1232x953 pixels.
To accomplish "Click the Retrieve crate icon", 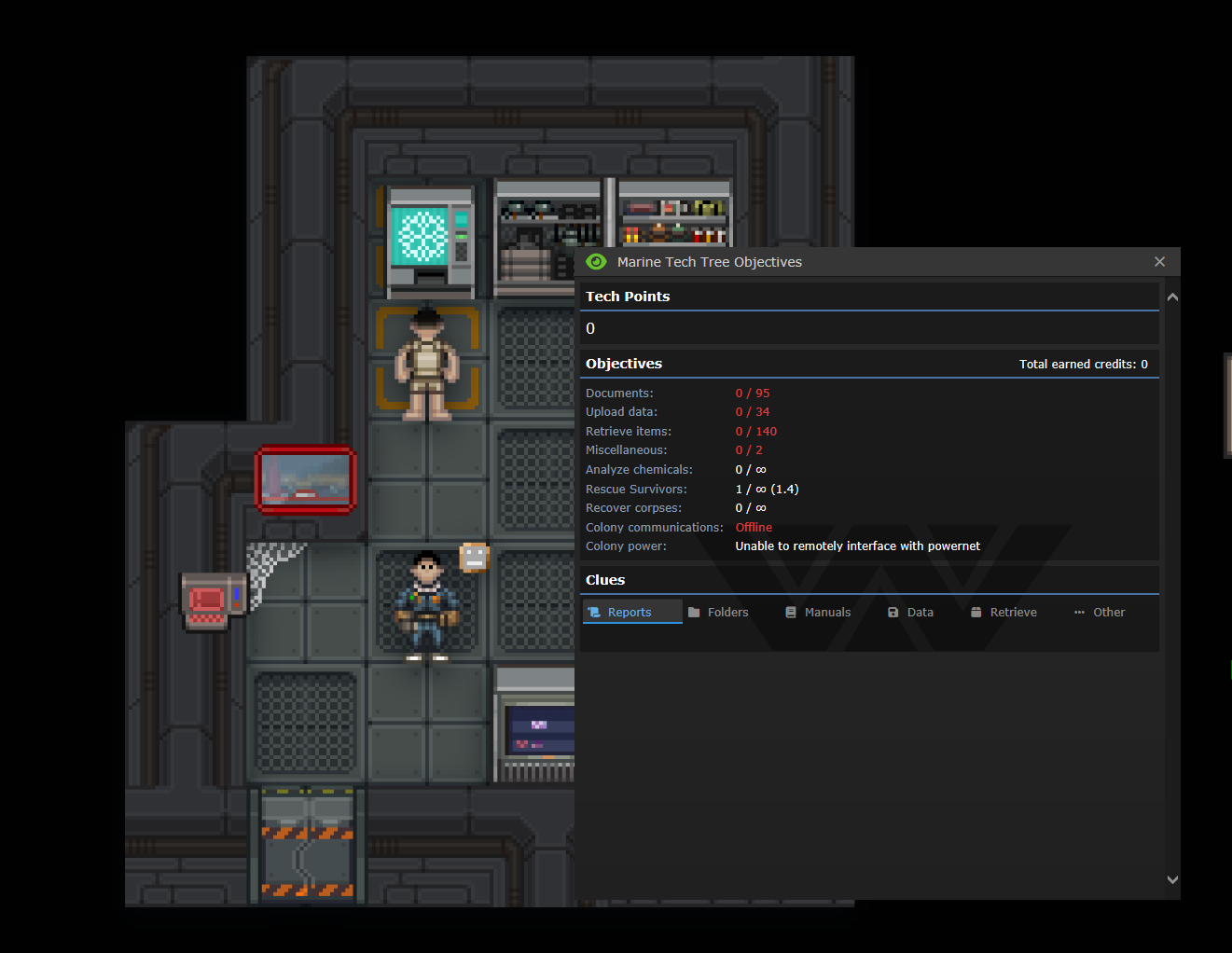I will (x=976, y=612).
